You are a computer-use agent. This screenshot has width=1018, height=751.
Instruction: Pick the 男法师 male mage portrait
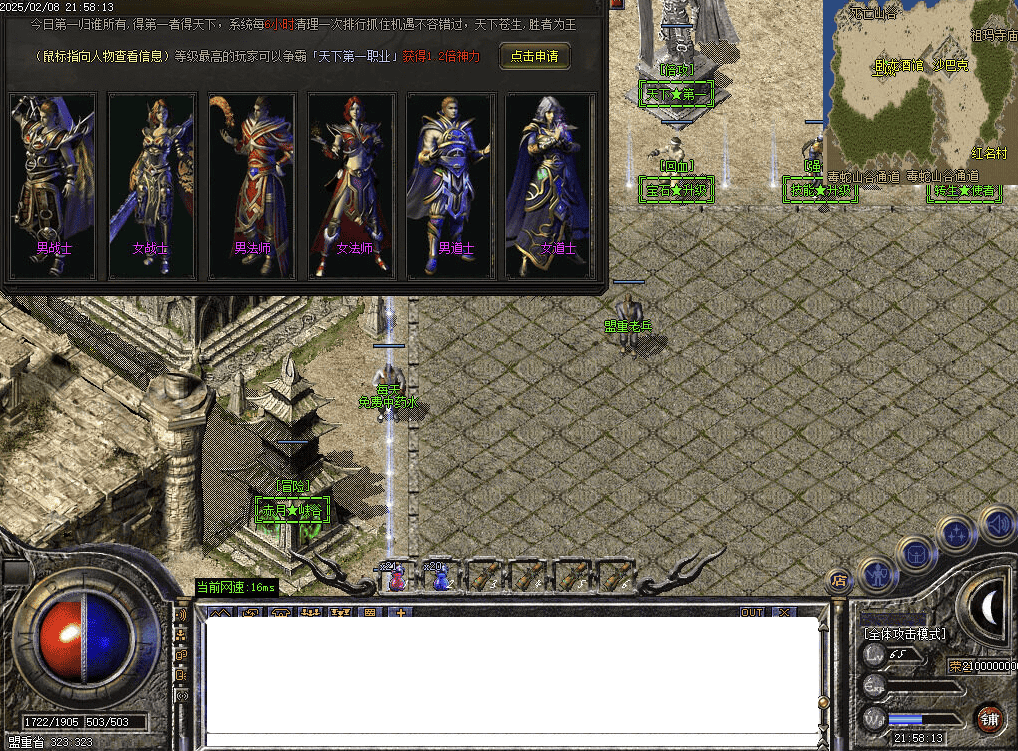pos(252,186)
